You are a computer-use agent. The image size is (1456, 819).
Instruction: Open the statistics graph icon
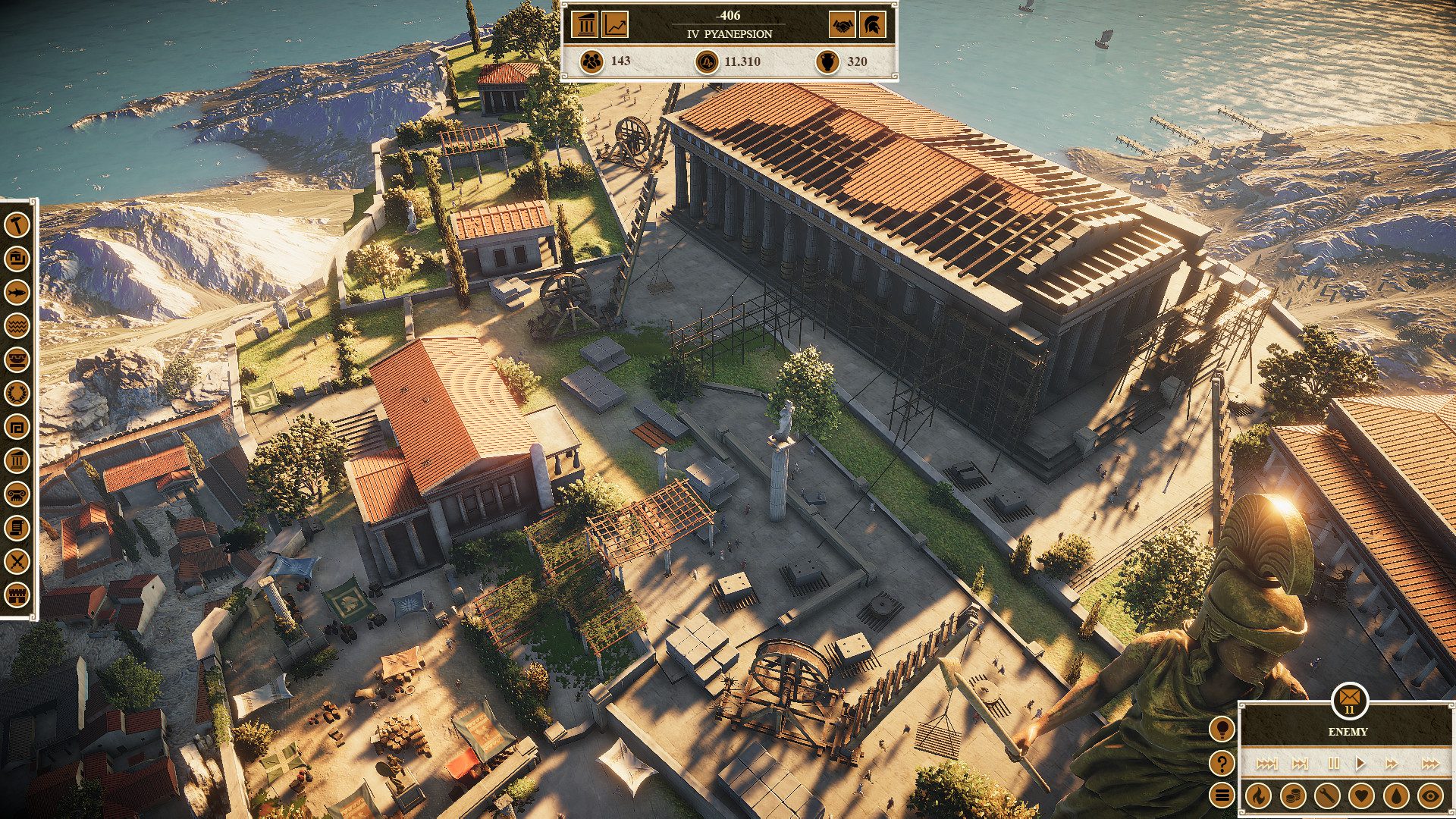[x=614, y=25]
